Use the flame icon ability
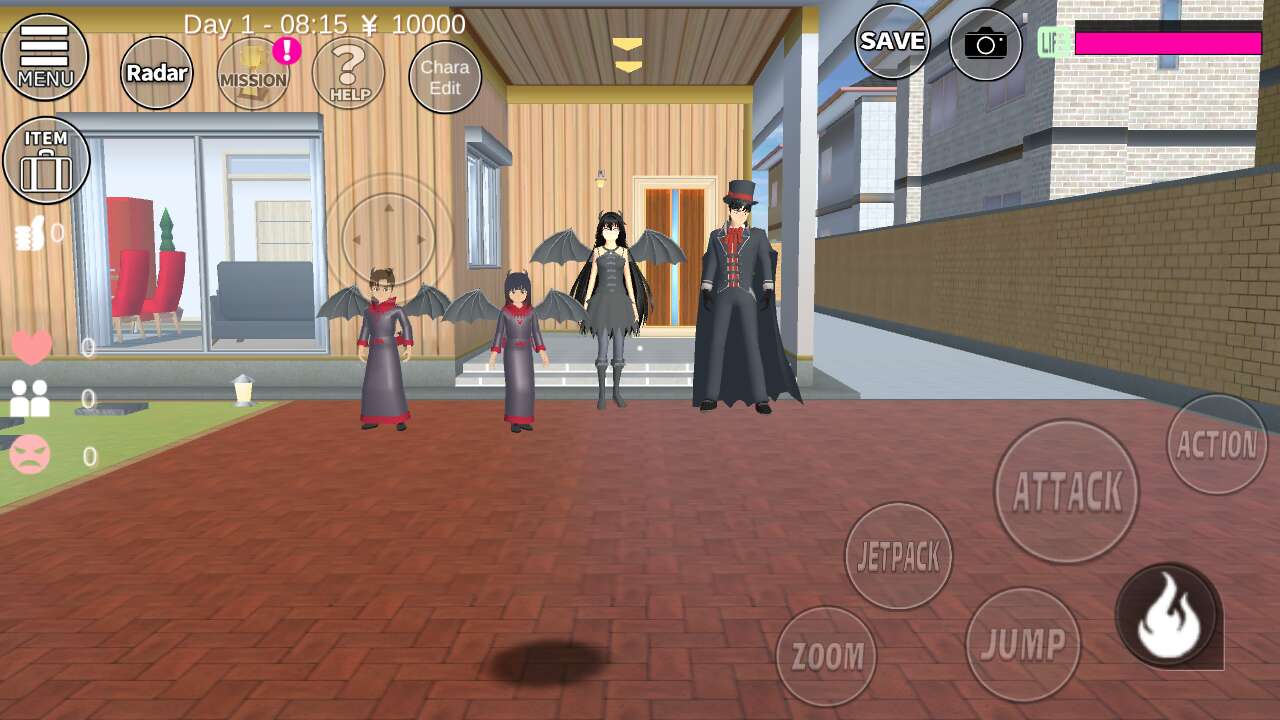Screen dimensions: 1280x720 coord(1167,616)
